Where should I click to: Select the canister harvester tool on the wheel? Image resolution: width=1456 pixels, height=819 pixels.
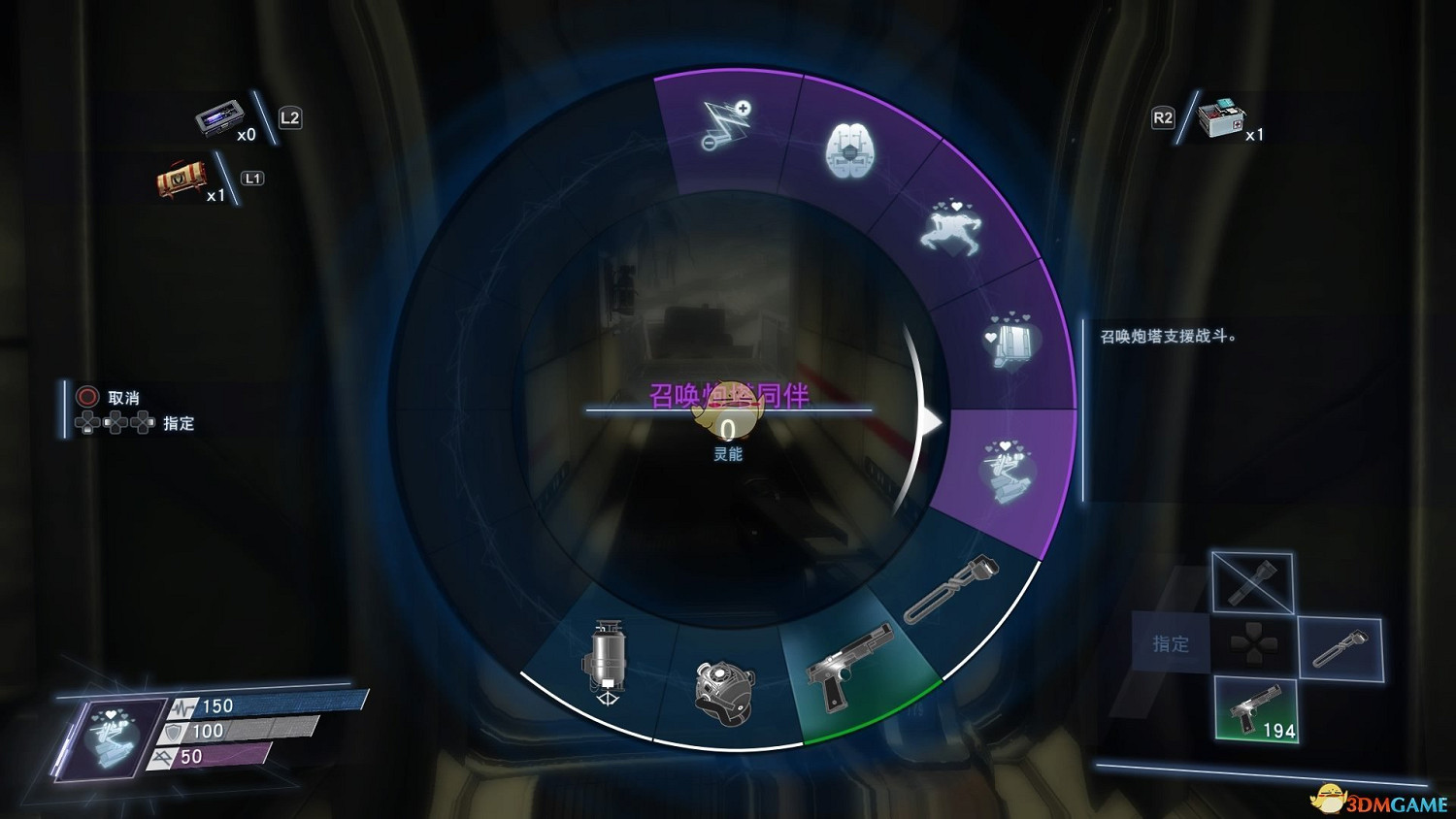607,660
